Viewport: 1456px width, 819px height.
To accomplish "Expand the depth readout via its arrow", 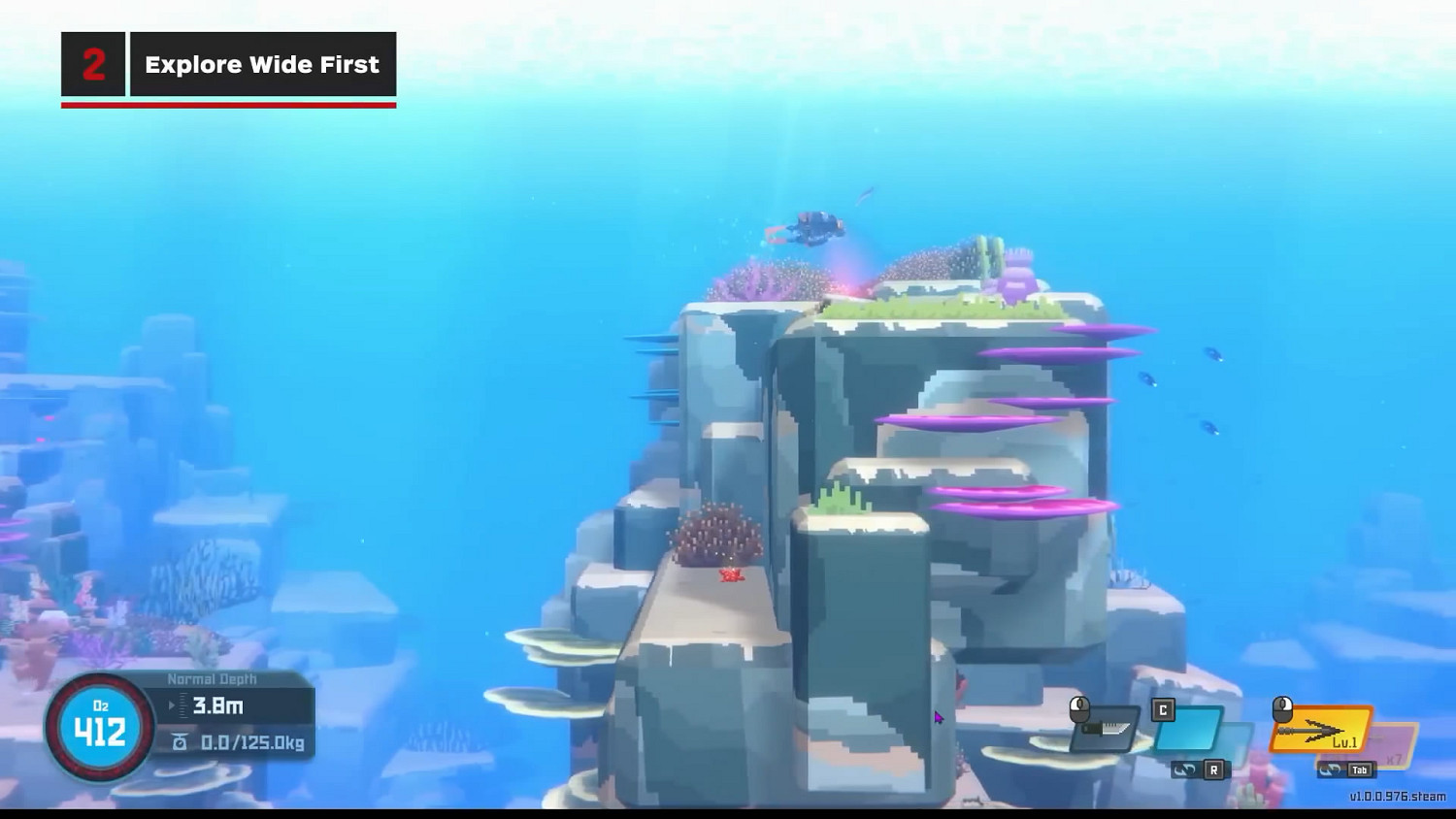I will [172, 704].
